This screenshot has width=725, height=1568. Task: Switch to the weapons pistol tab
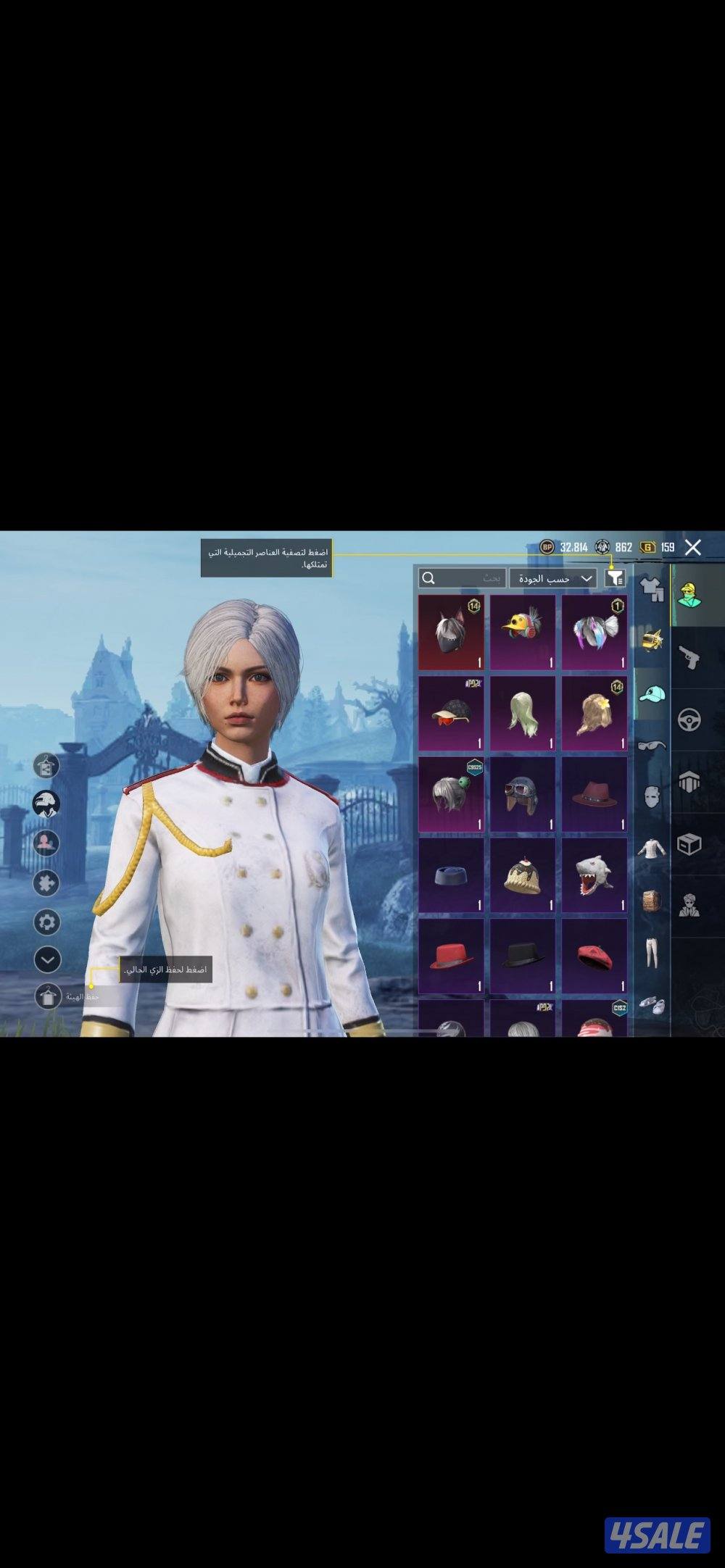689,658
